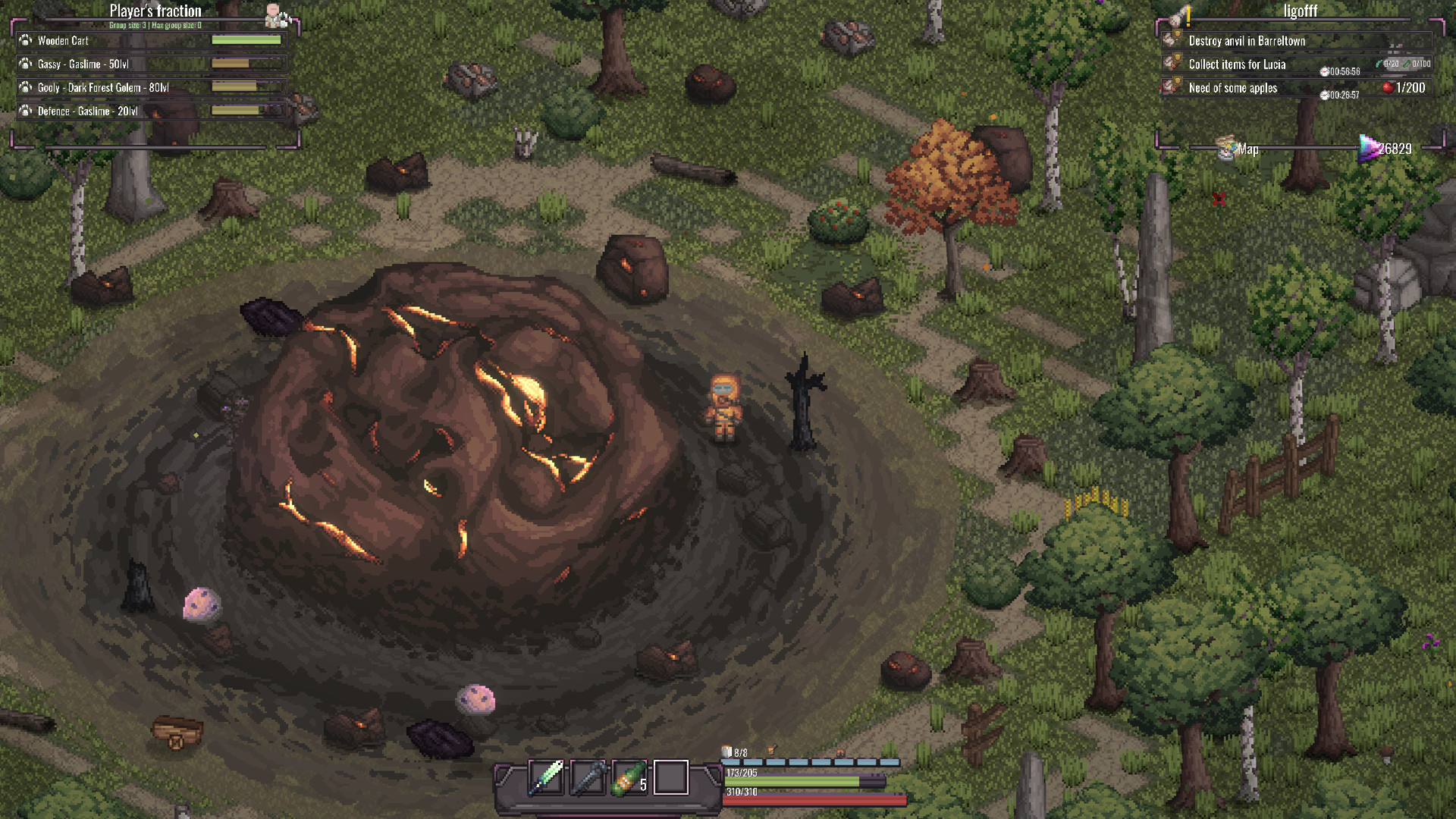This screenshot has height=819, width=1456.
Task: Select the green sword hotbar slot
Action: (x=546, y=777)
